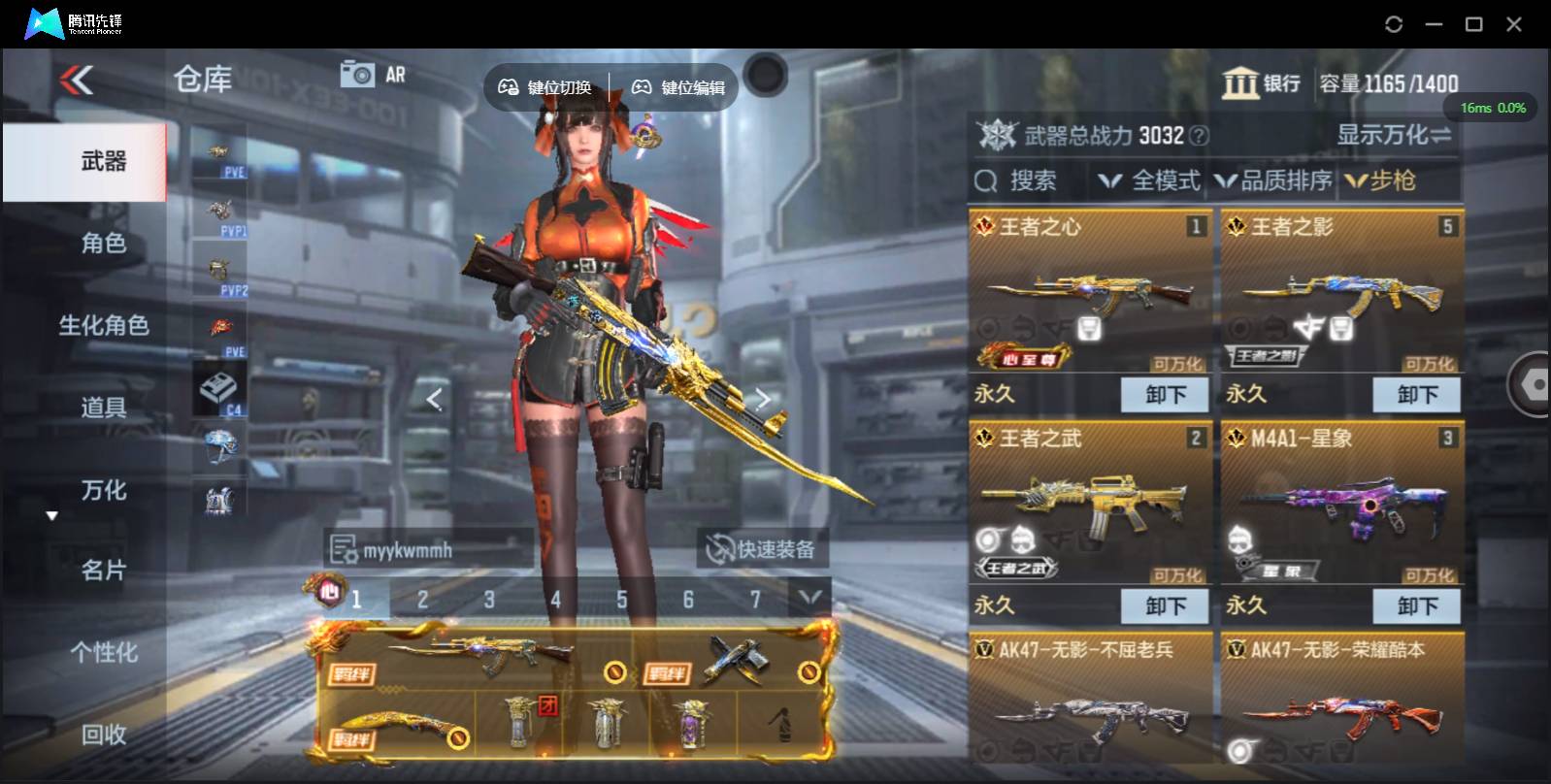
Task: Open the AR camera mode
Action: (373, 75)
